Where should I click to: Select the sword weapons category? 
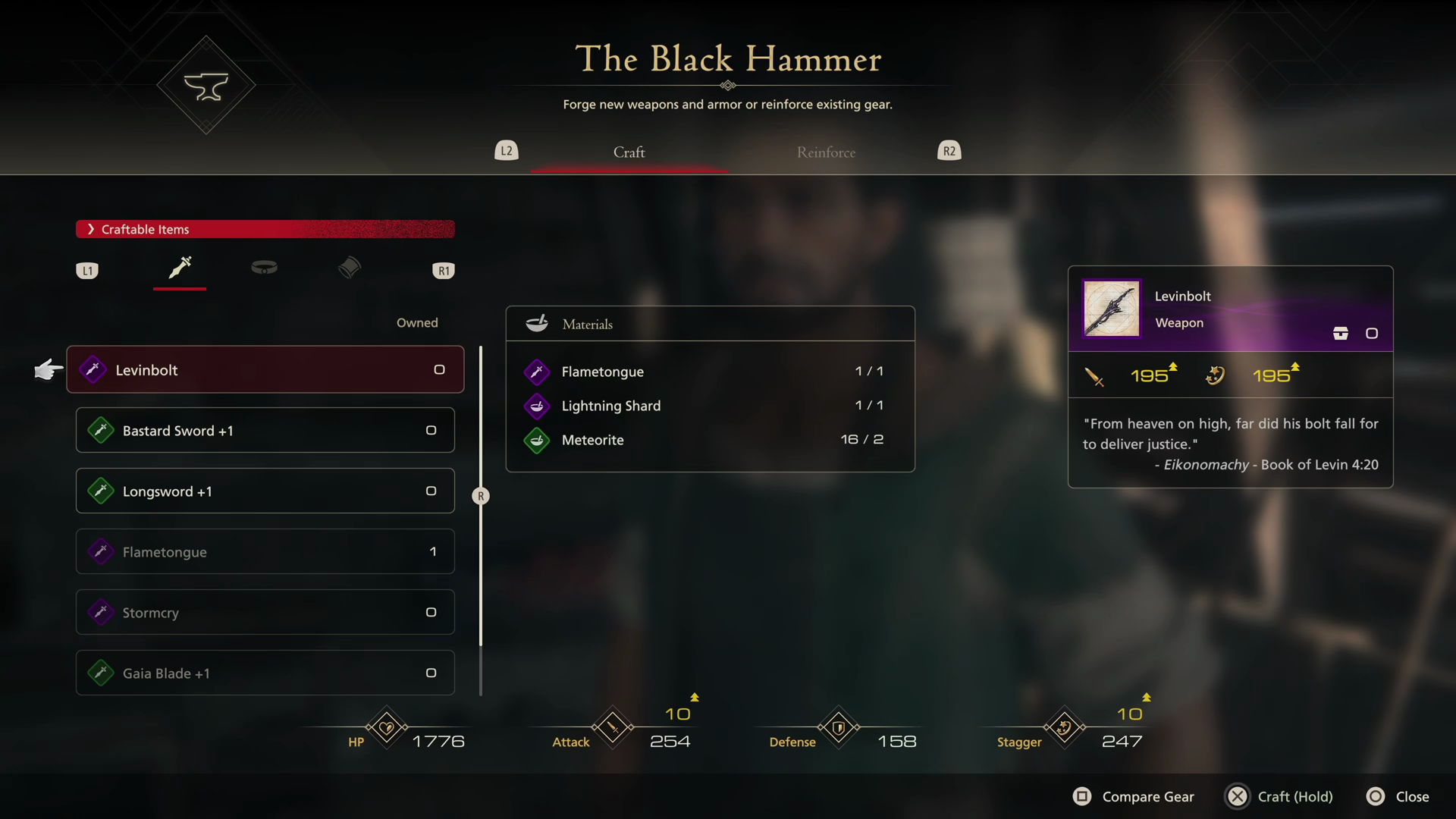(x=180, y=268)
